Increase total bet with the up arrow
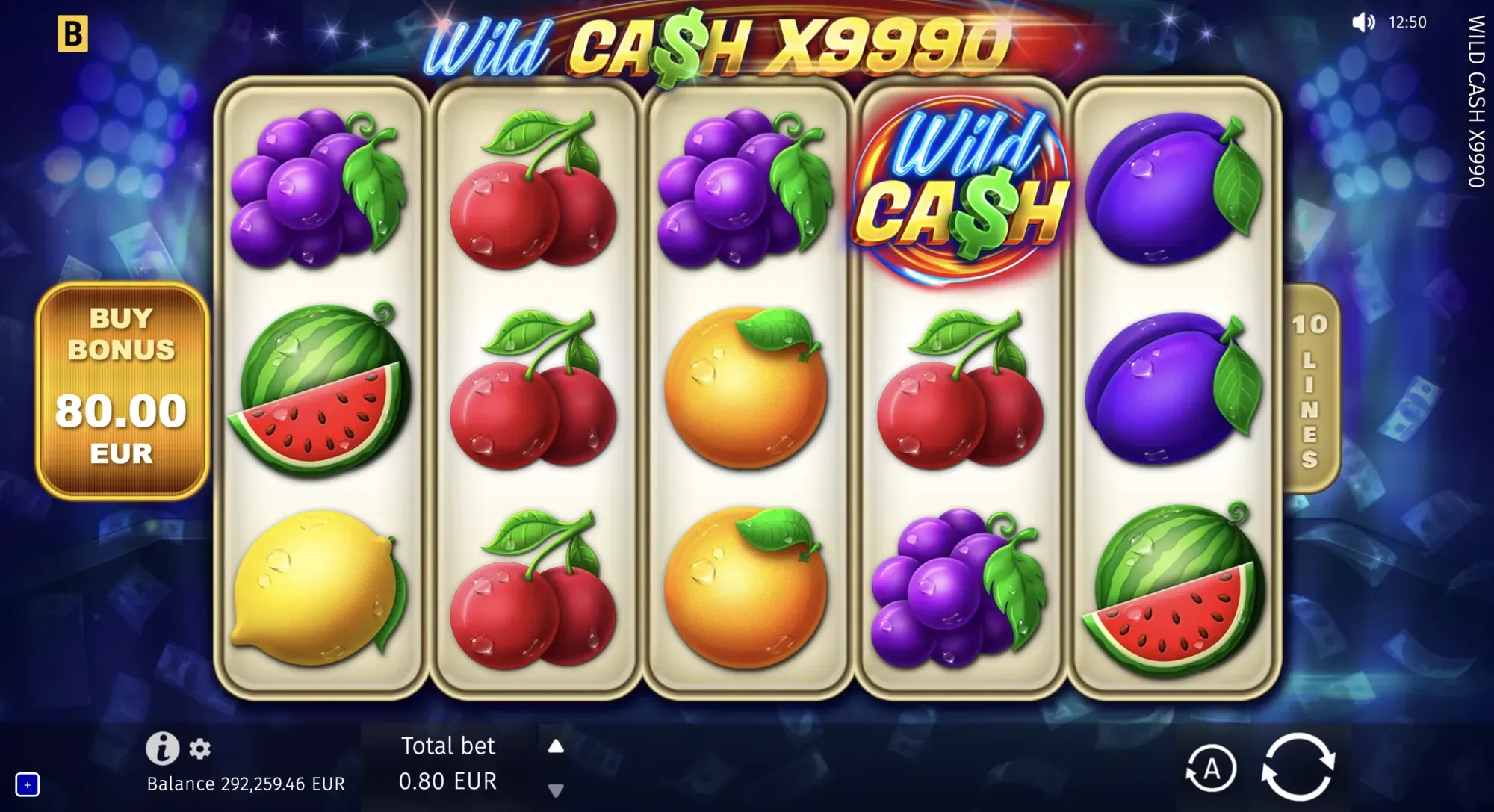This screenshot has width=1494, height=812. (556, 746)
